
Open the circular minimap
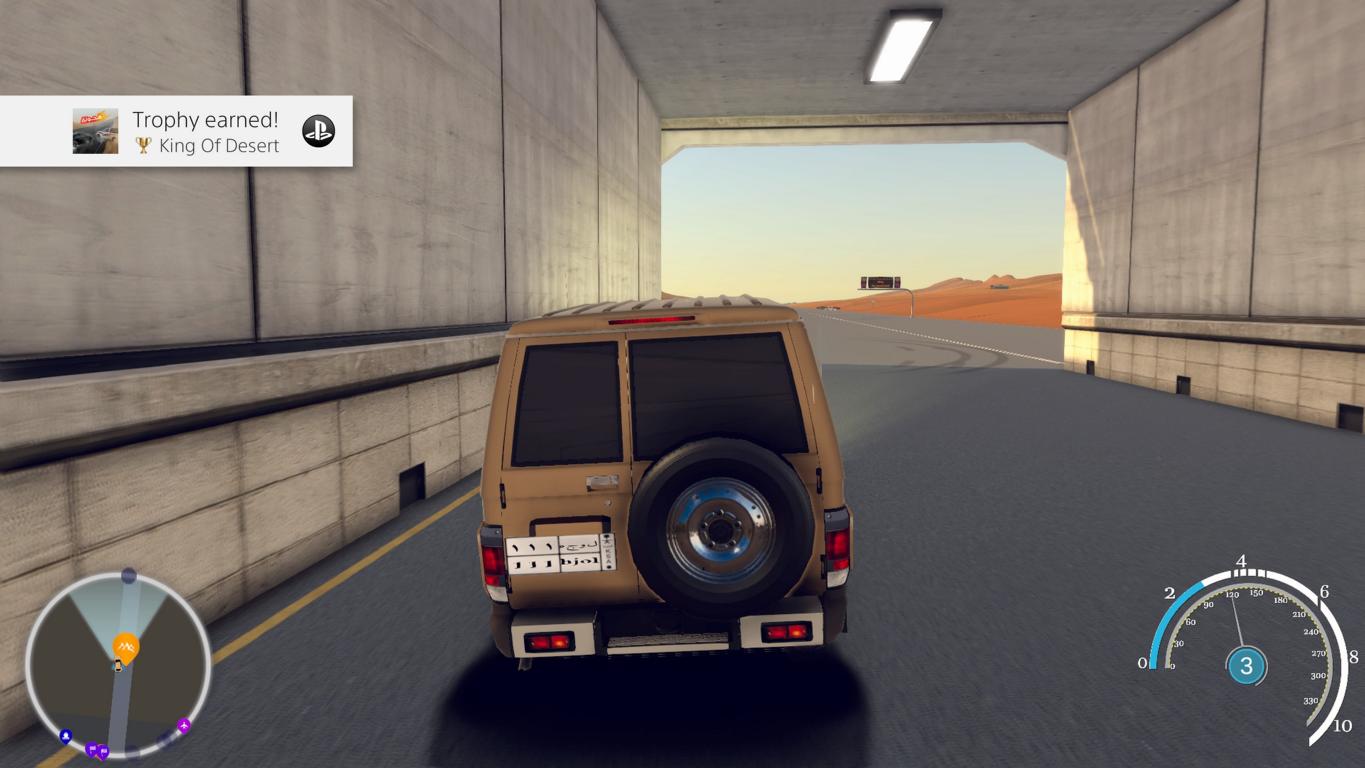click(117, 664)
